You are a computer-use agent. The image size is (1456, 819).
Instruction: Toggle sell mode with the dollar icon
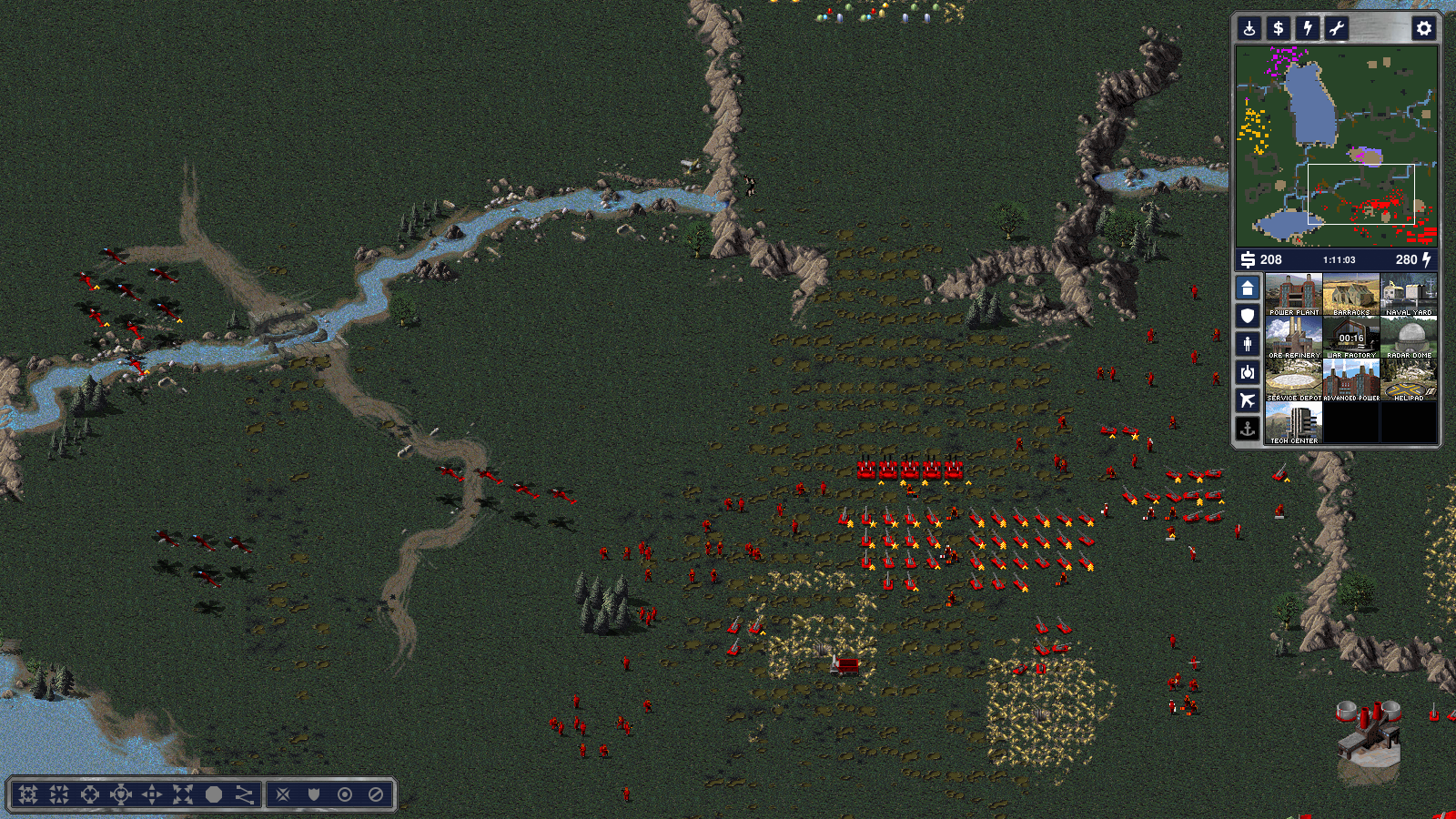(x=1279, y=28)
